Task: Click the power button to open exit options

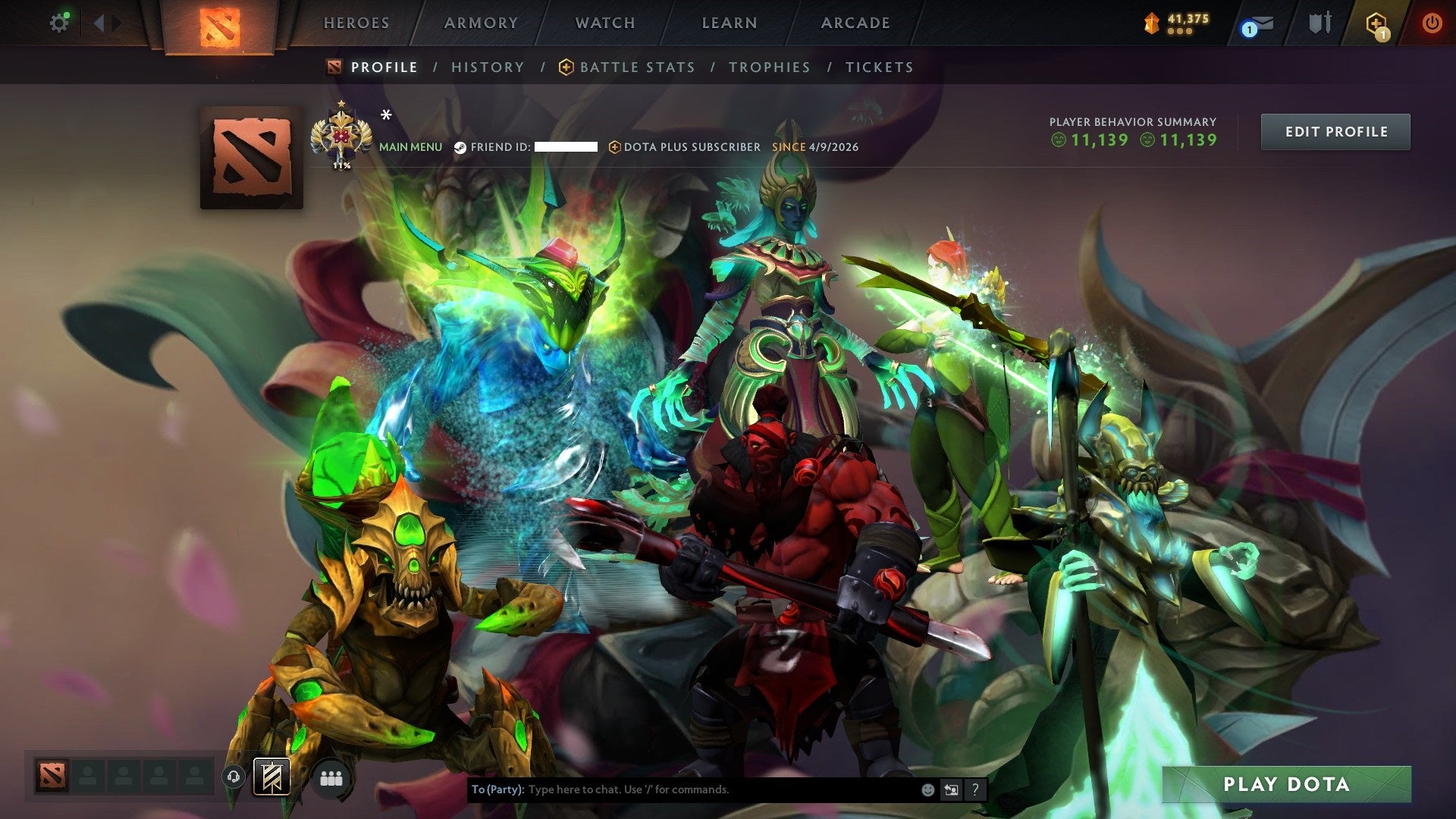Action: [x=1433, y=23]
